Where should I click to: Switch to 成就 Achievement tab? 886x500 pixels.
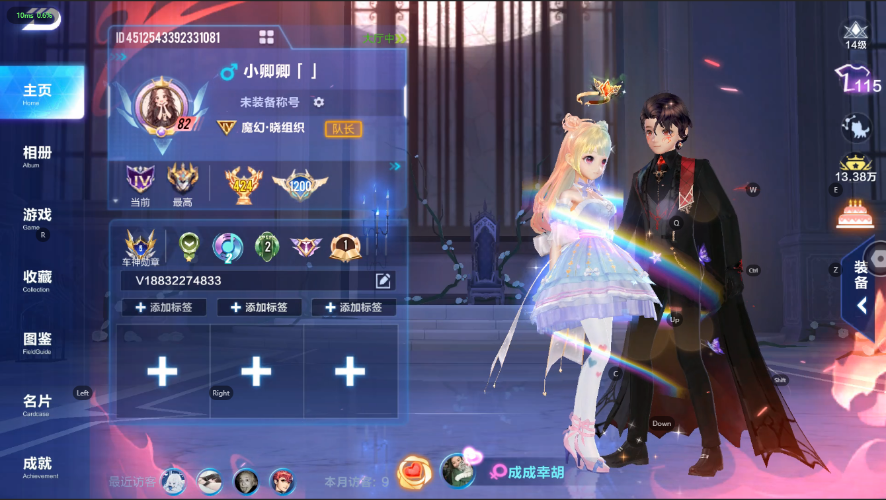pos(38,465)
